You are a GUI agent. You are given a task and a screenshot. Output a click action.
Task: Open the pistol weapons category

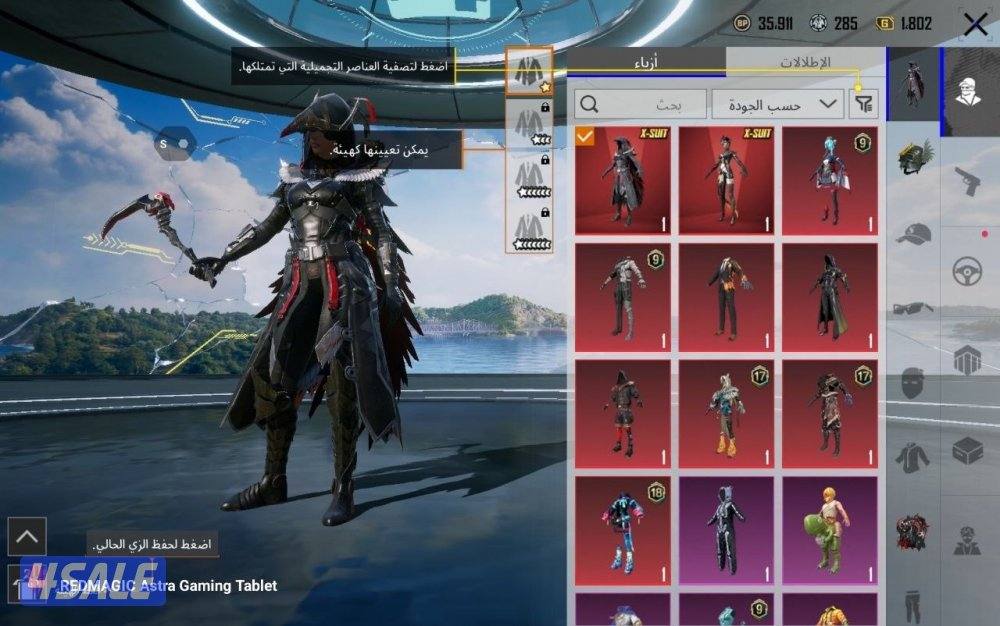pos(967,182)
